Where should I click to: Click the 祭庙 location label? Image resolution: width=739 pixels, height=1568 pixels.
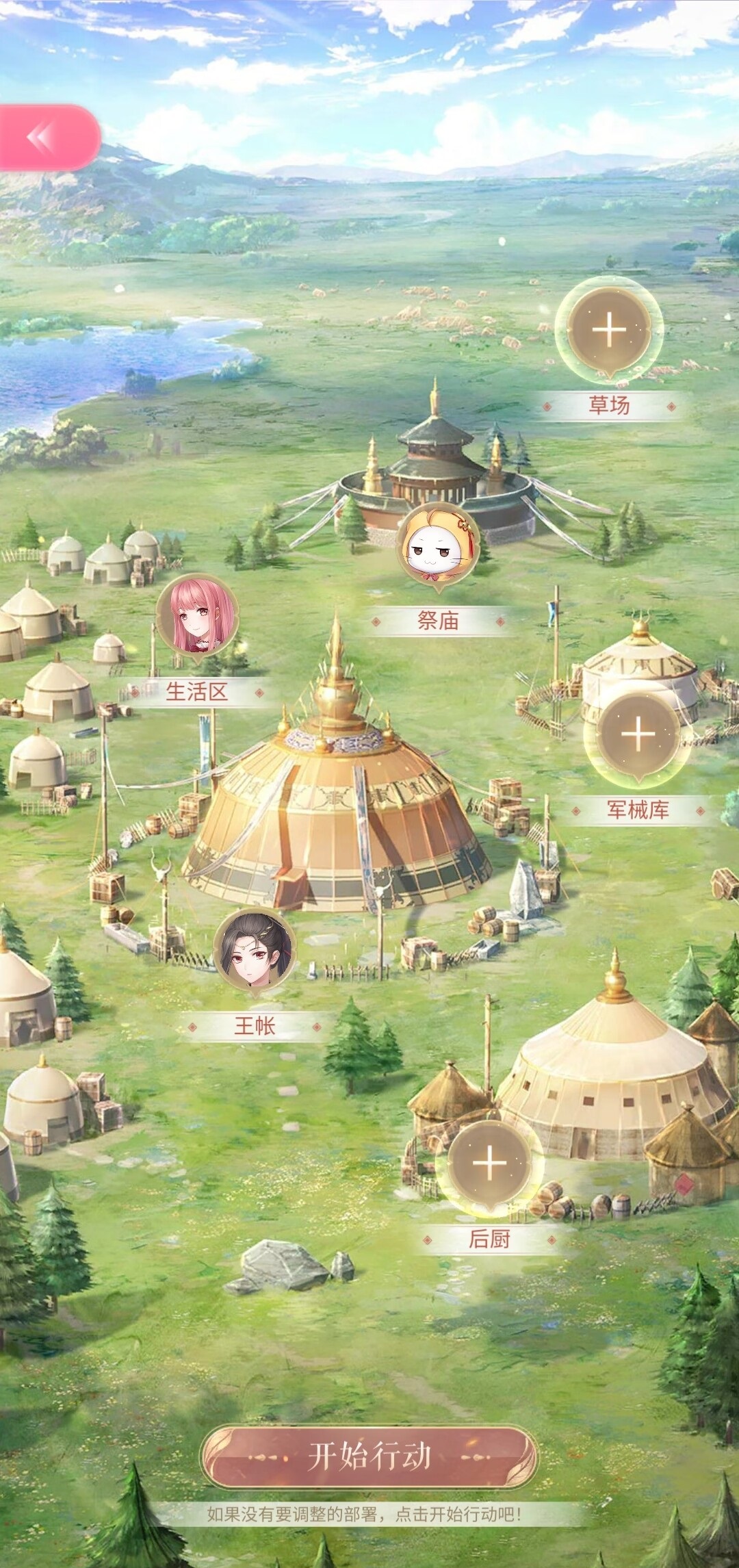[438, 621]
